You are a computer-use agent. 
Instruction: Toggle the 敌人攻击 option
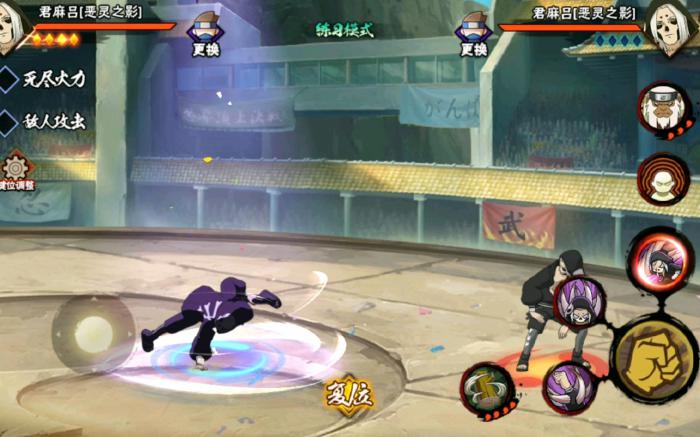point(52,122)
